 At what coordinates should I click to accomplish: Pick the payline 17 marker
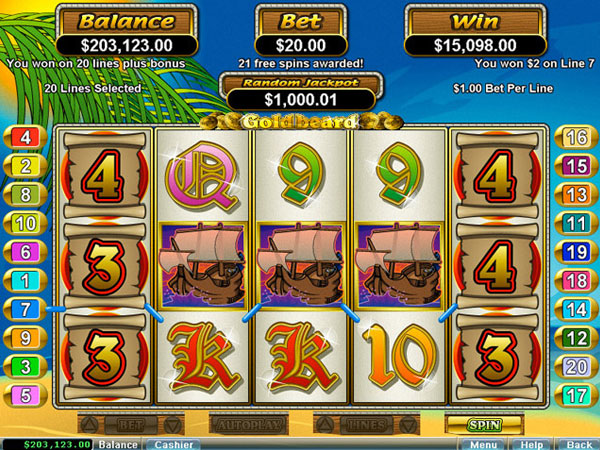[x=576, y=394]
